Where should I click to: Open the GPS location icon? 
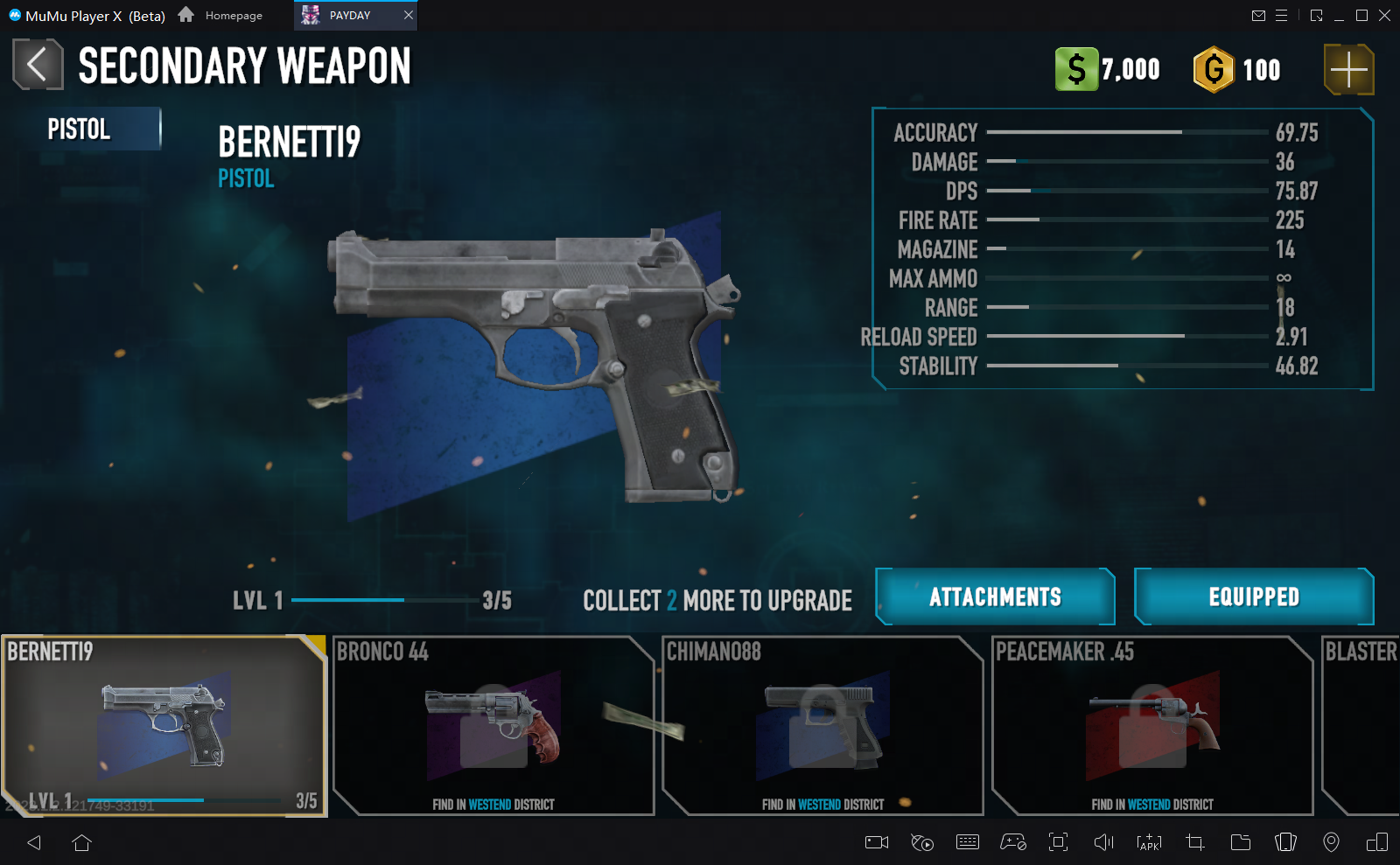(x=1330, y=842)
